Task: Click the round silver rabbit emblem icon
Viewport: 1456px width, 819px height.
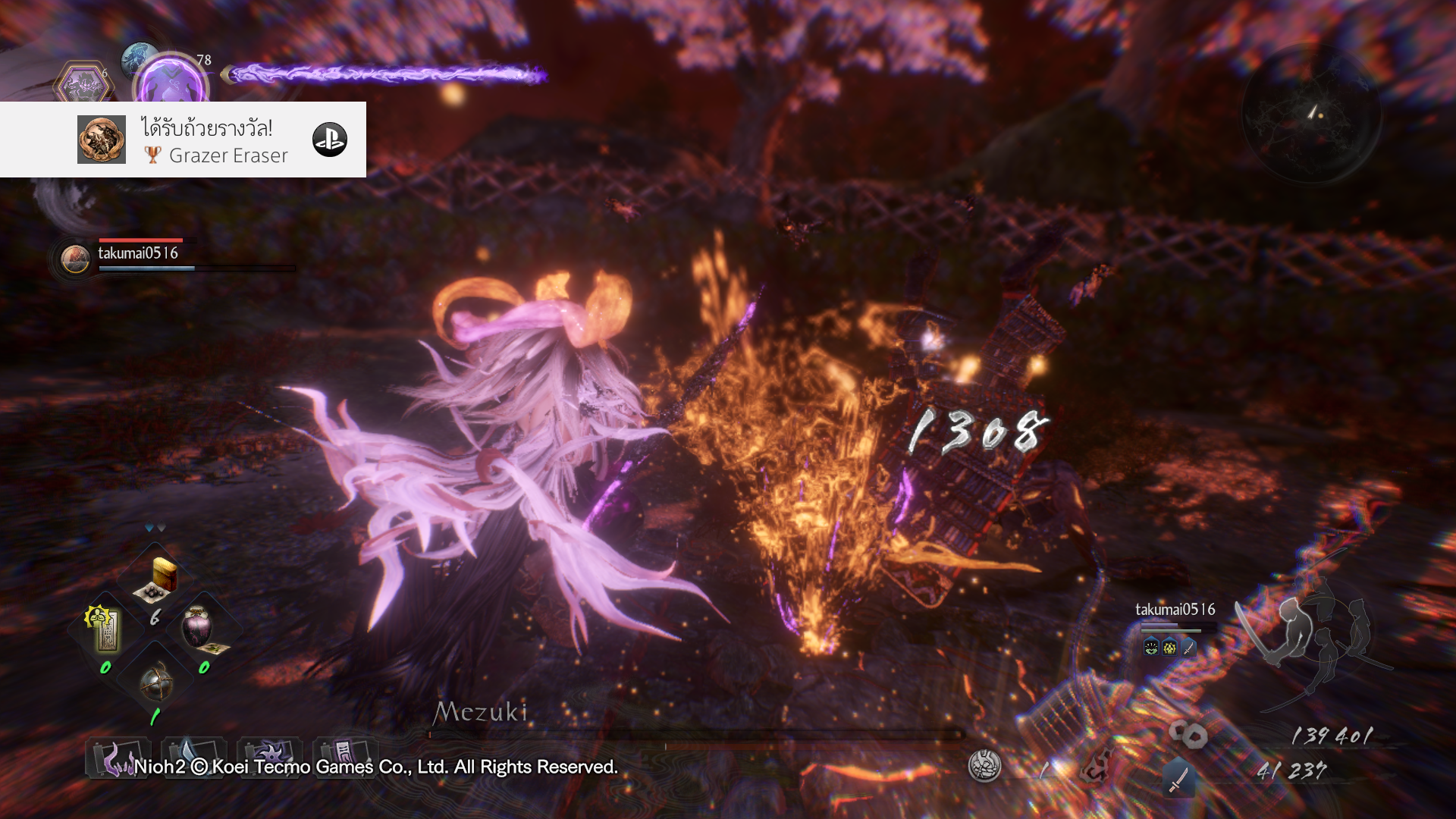Action: (984, 765)
